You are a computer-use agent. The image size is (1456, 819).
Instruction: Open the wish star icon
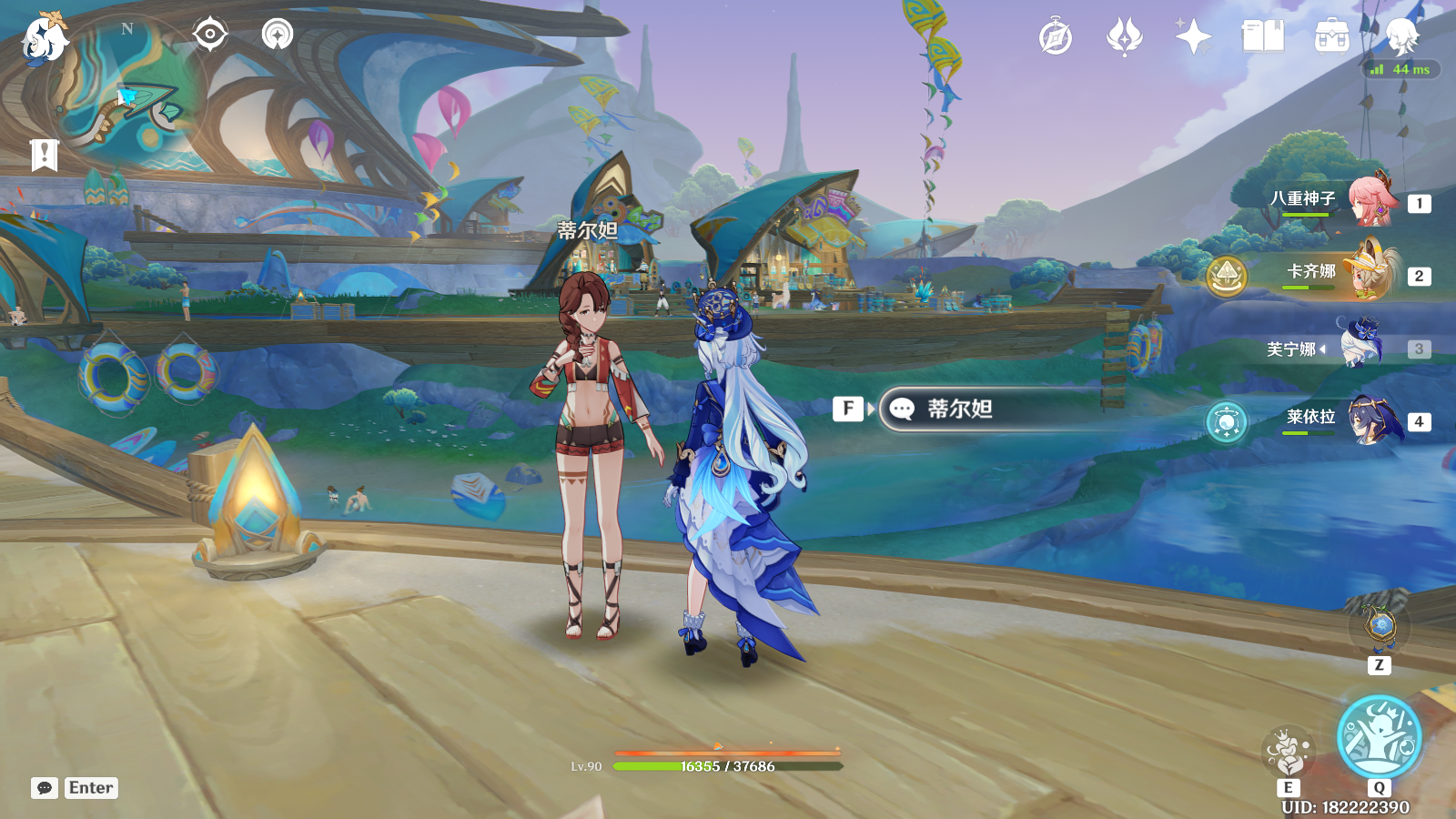(1125, 37)
